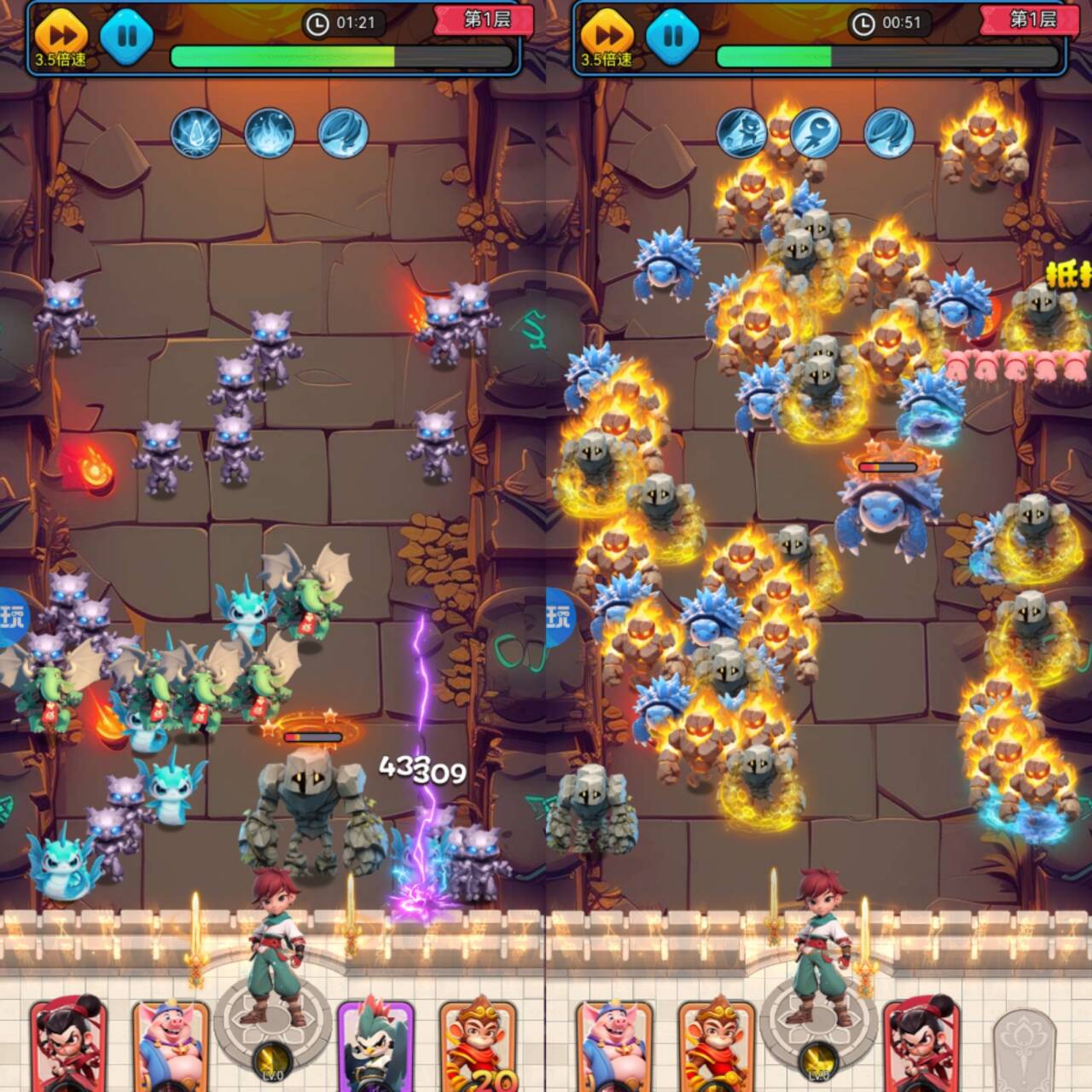Activate the running figure skill icon
The image size is (1092, 1092).
[x=741, y=133]
